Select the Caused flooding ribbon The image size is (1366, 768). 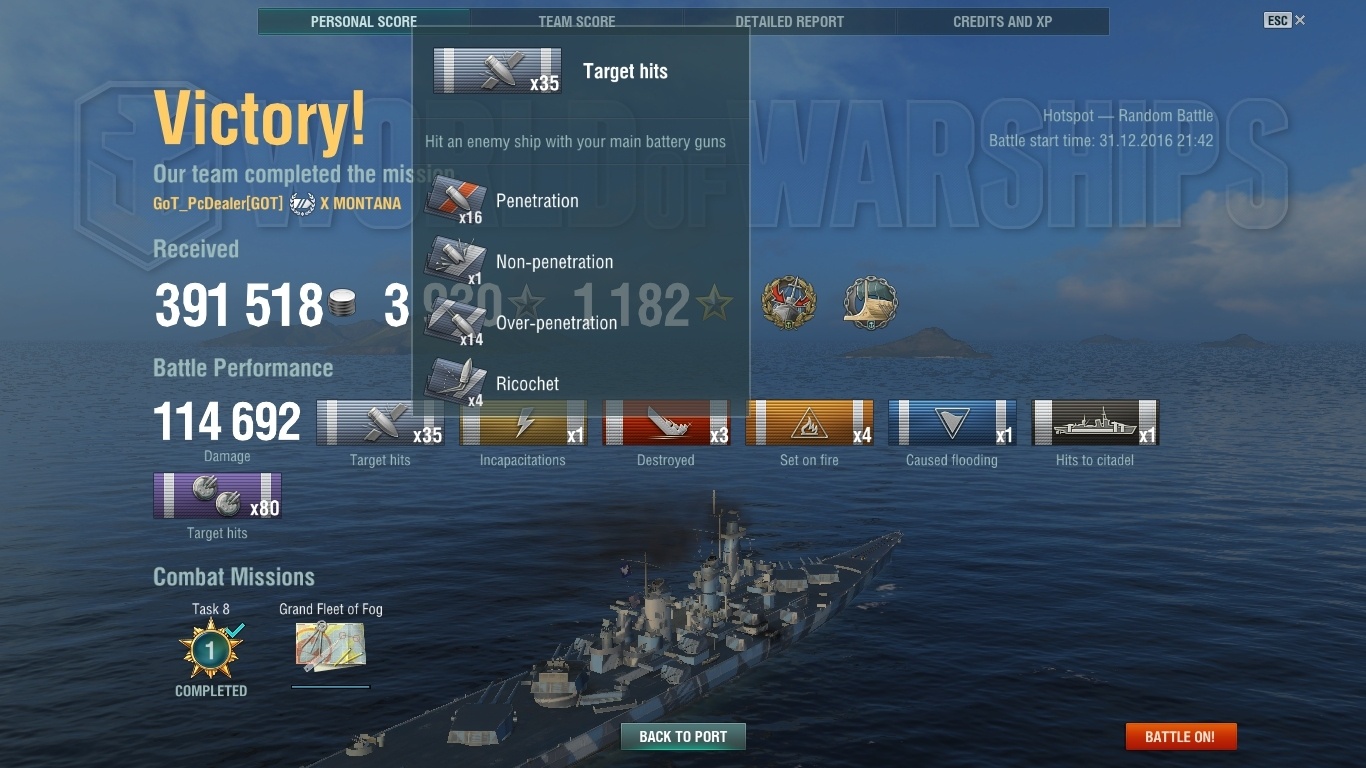pos(952,423)
